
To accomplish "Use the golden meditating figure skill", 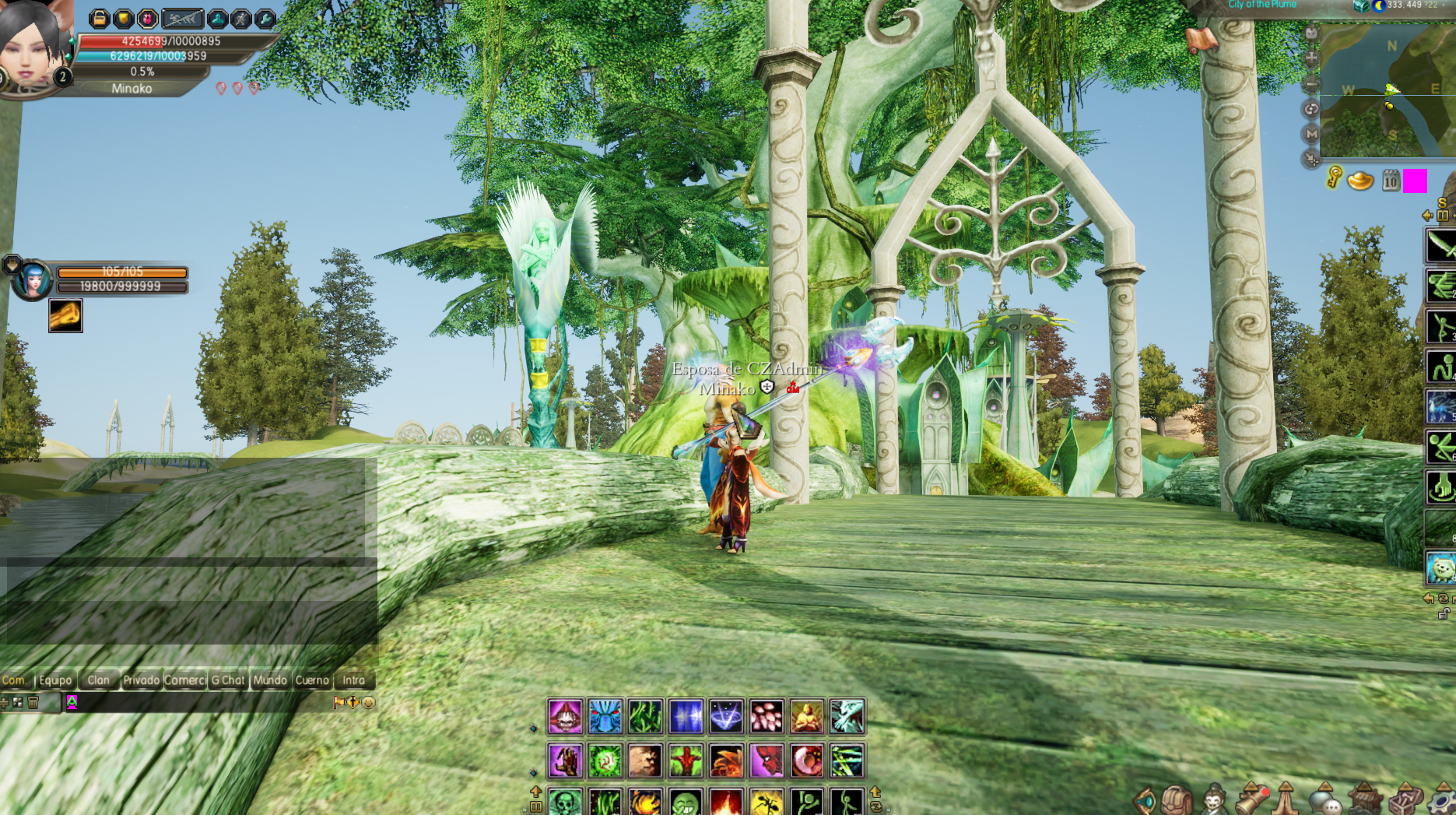I will (806, 716).
